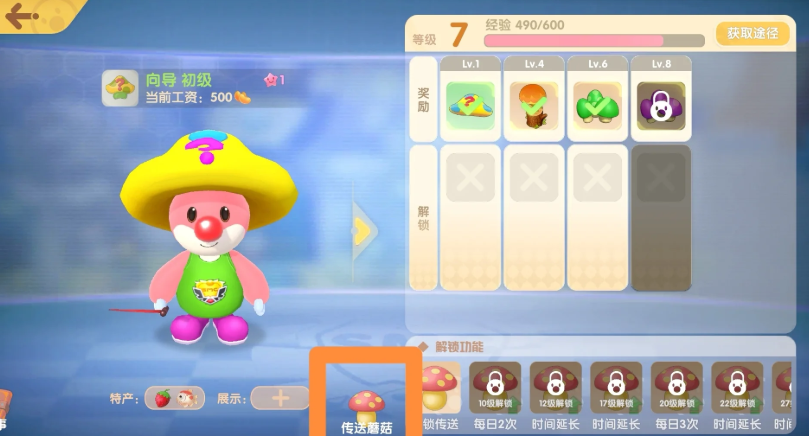Viewport: 809px width, 436px height.
Task: Select the 12级解锁 locked mushroom
Action: 556,384
